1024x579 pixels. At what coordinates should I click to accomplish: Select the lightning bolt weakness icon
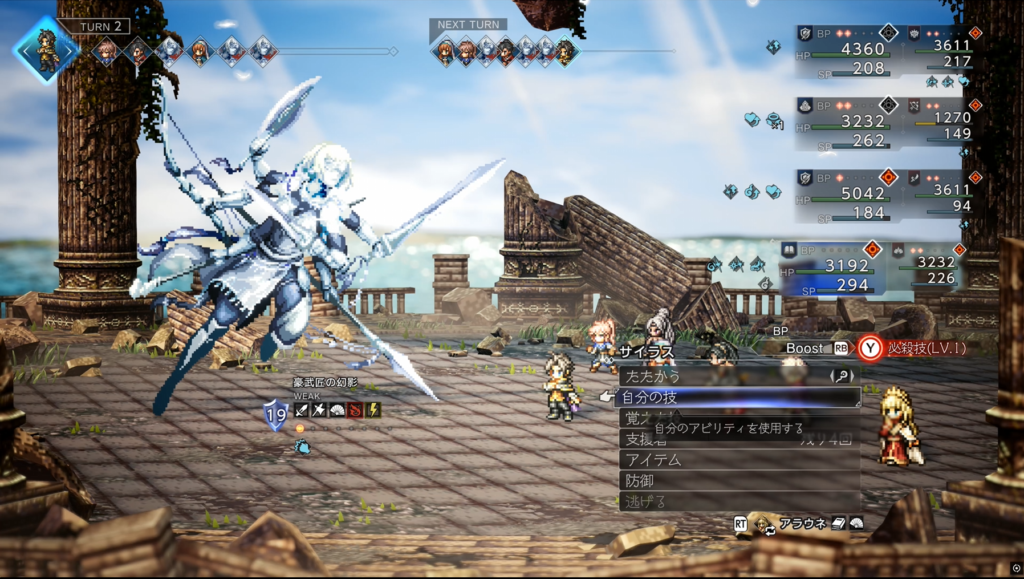[x=373, y=410]
